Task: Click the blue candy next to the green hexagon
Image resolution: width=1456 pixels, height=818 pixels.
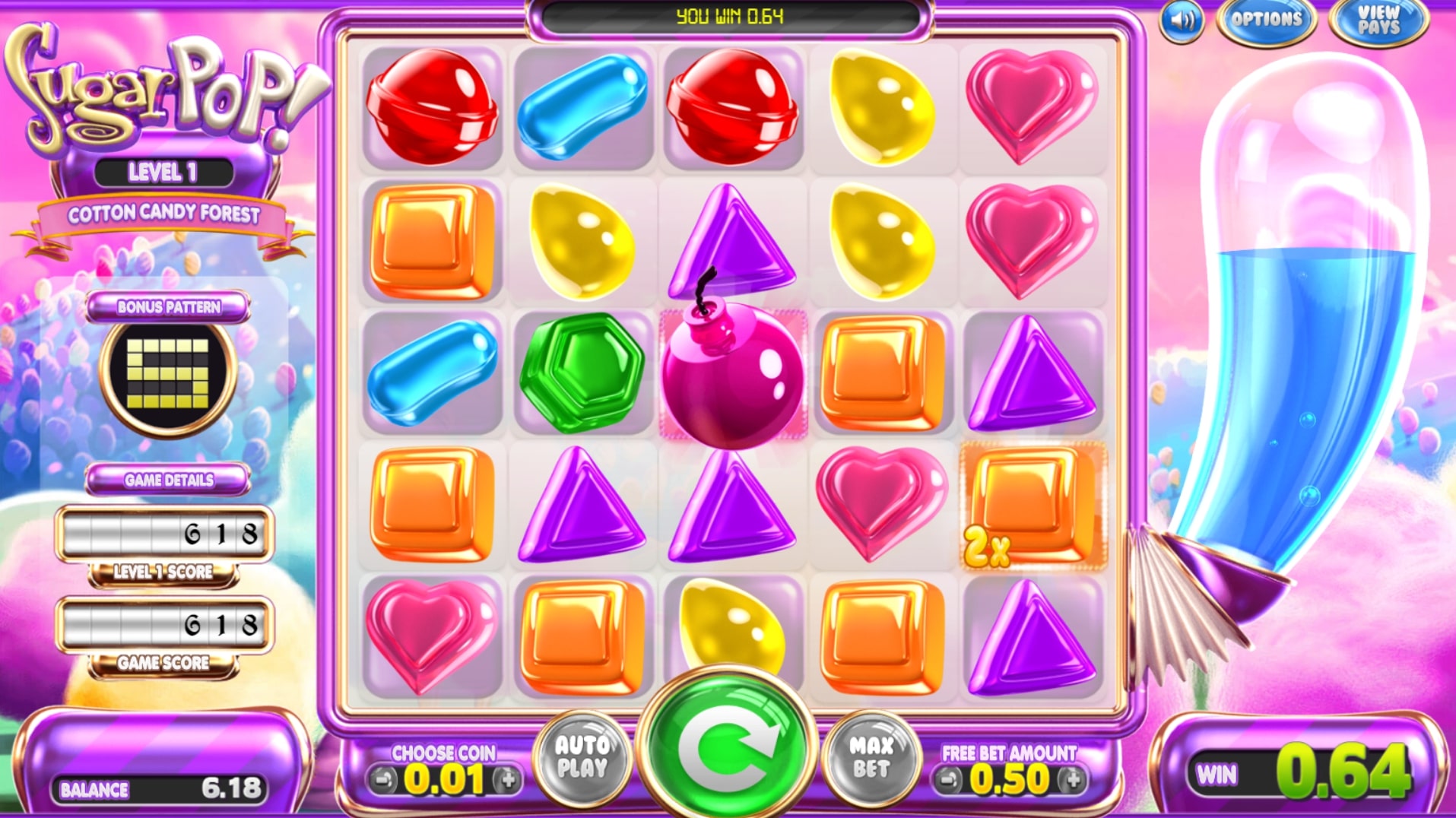Action: (x=431, y=373)
